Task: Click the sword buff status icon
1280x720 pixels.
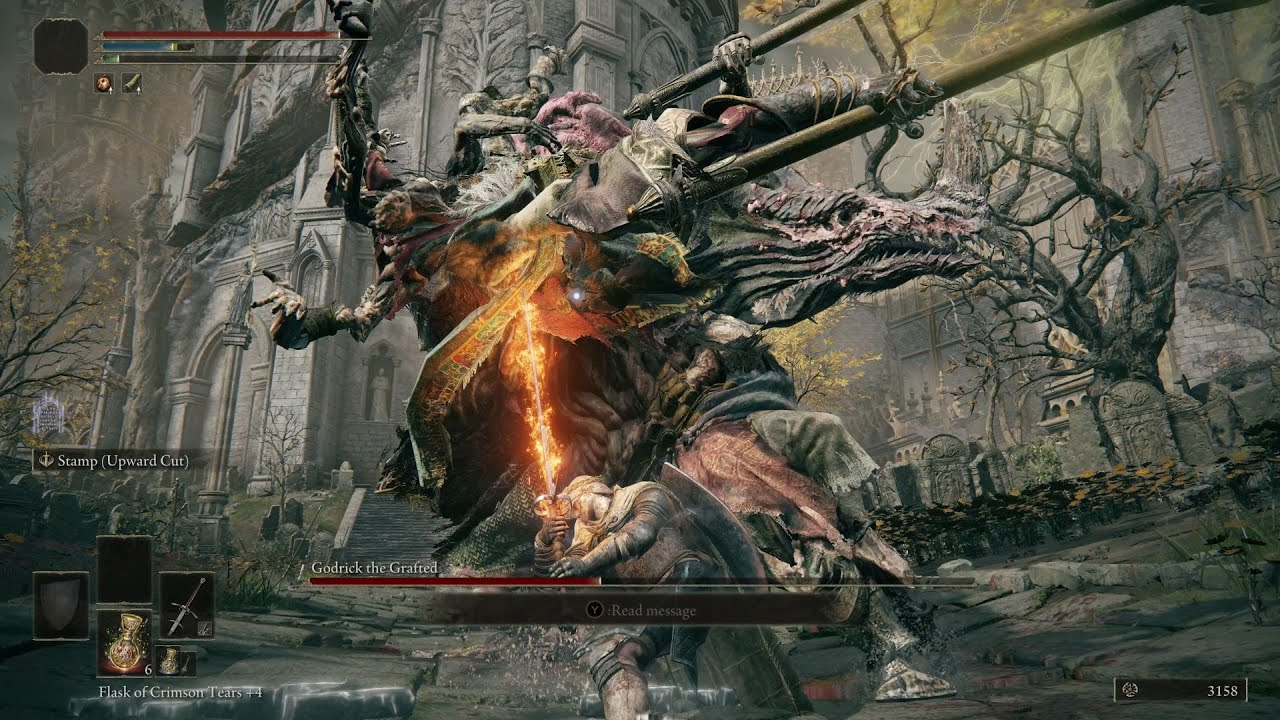Action: (132, 83)
